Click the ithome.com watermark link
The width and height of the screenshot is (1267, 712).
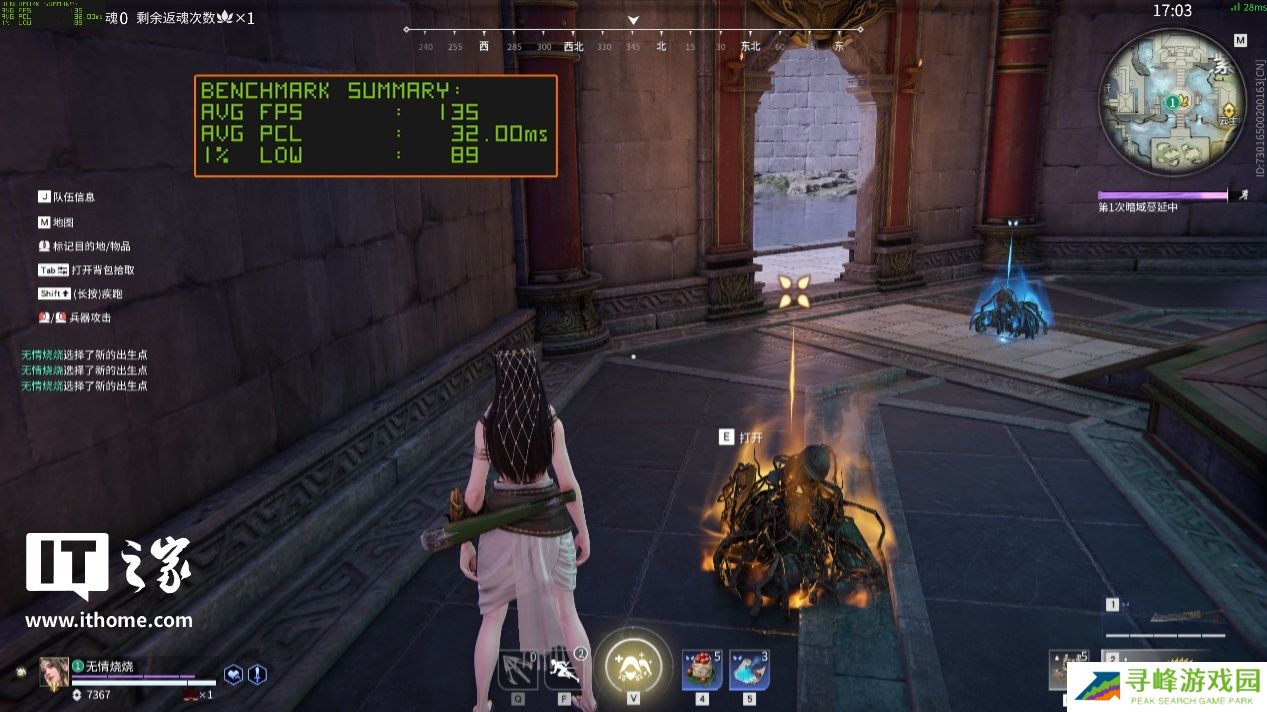(x=108, y=620)
